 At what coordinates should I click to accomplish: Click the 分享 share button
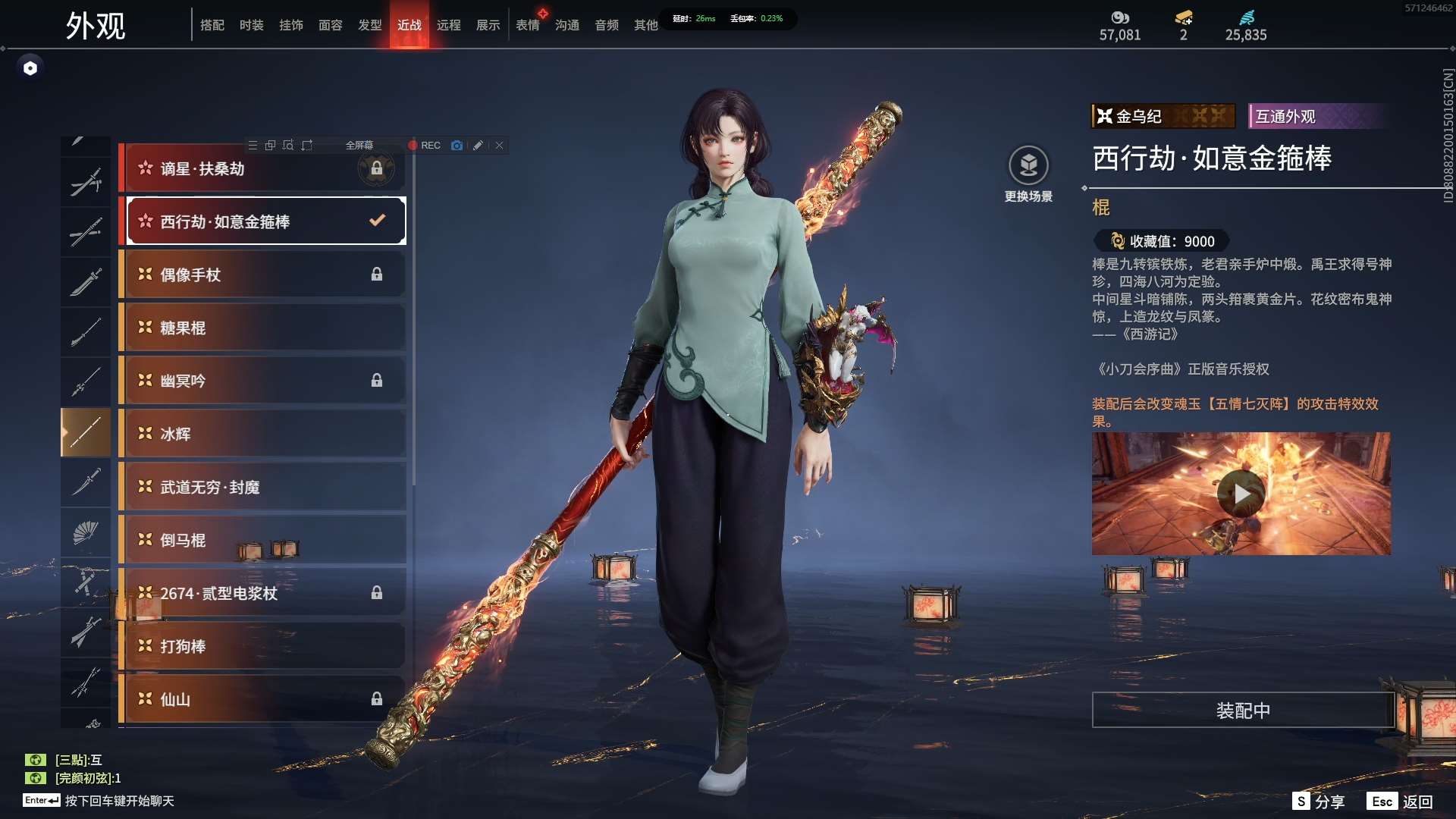pyautogui.click(x=1319, y=802)
